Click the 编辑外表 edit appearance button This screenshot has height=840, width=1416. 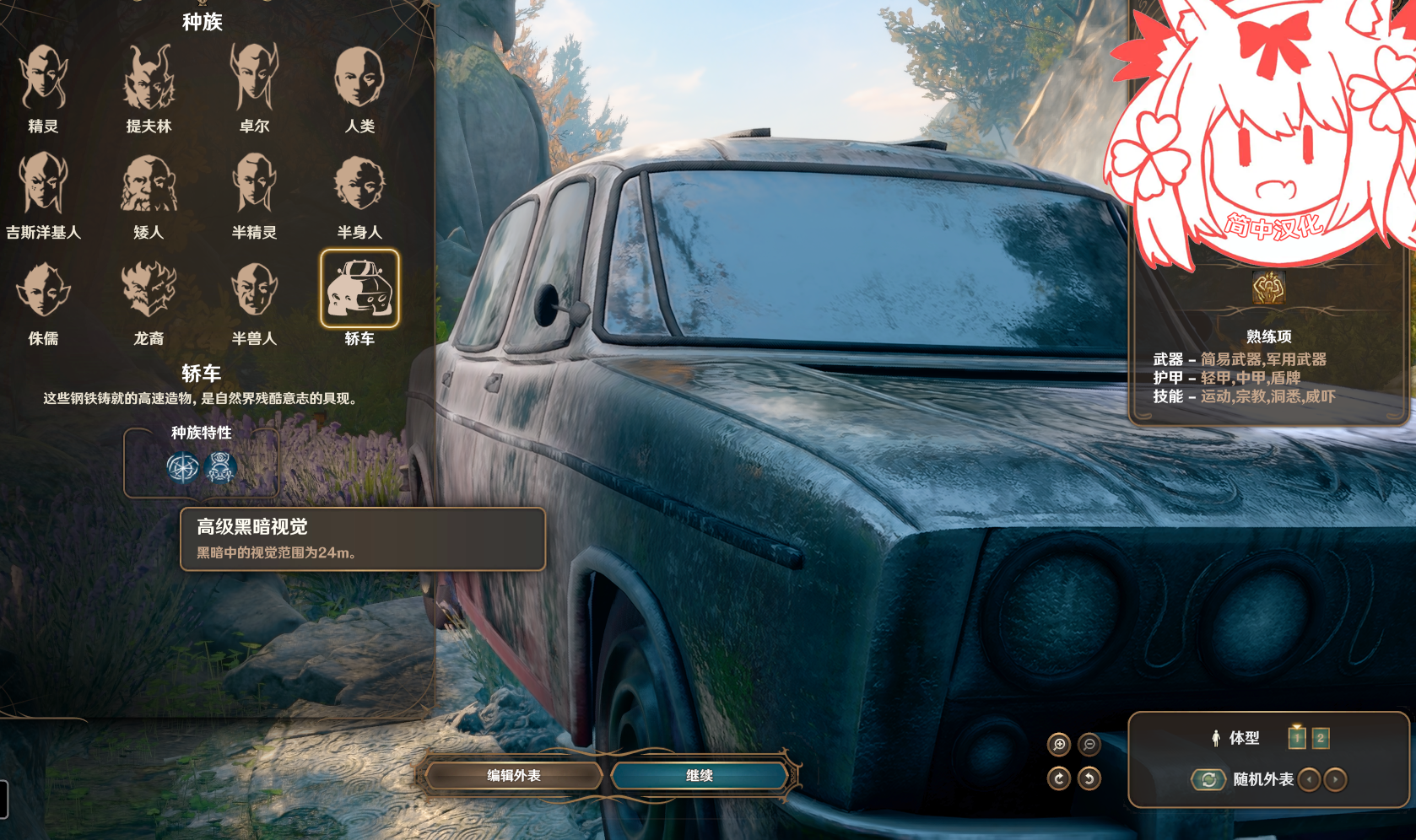pos(513,776)
